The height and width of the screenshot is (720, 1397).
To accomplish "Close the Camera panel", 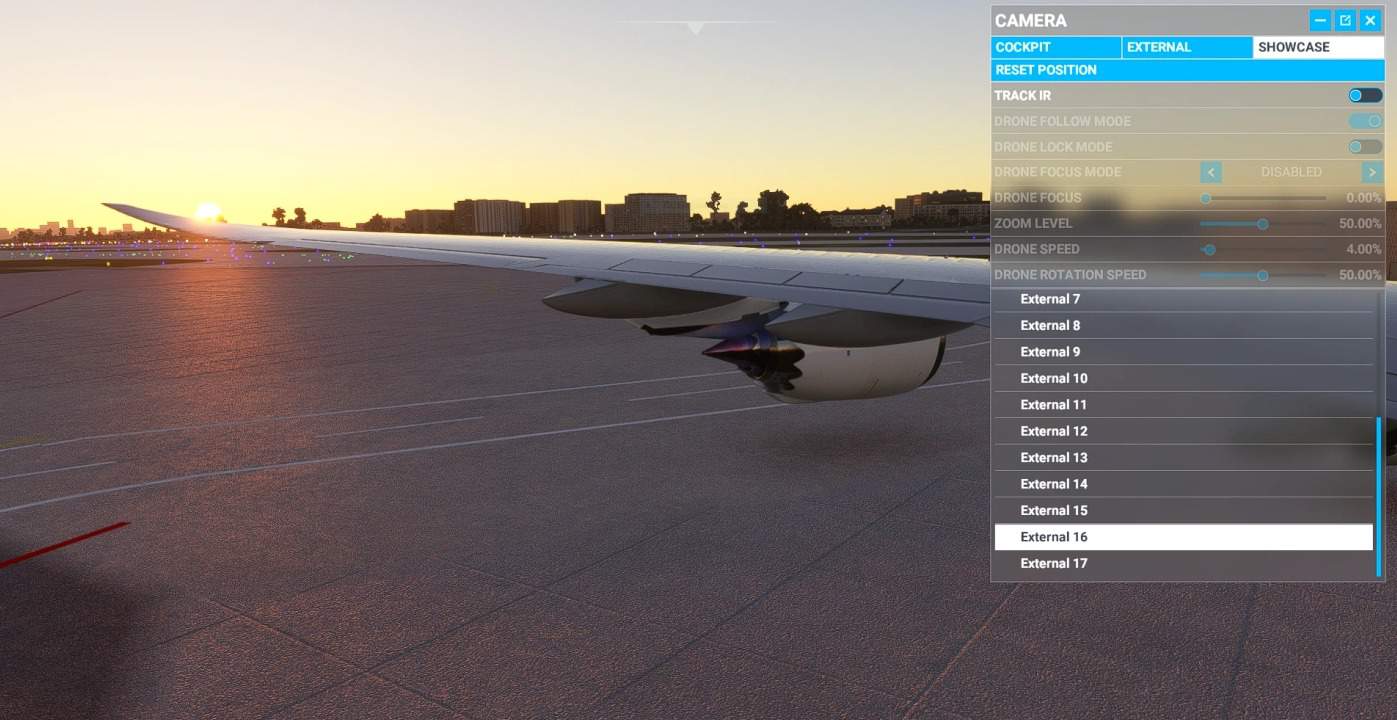I will [x=1370, y=20].
